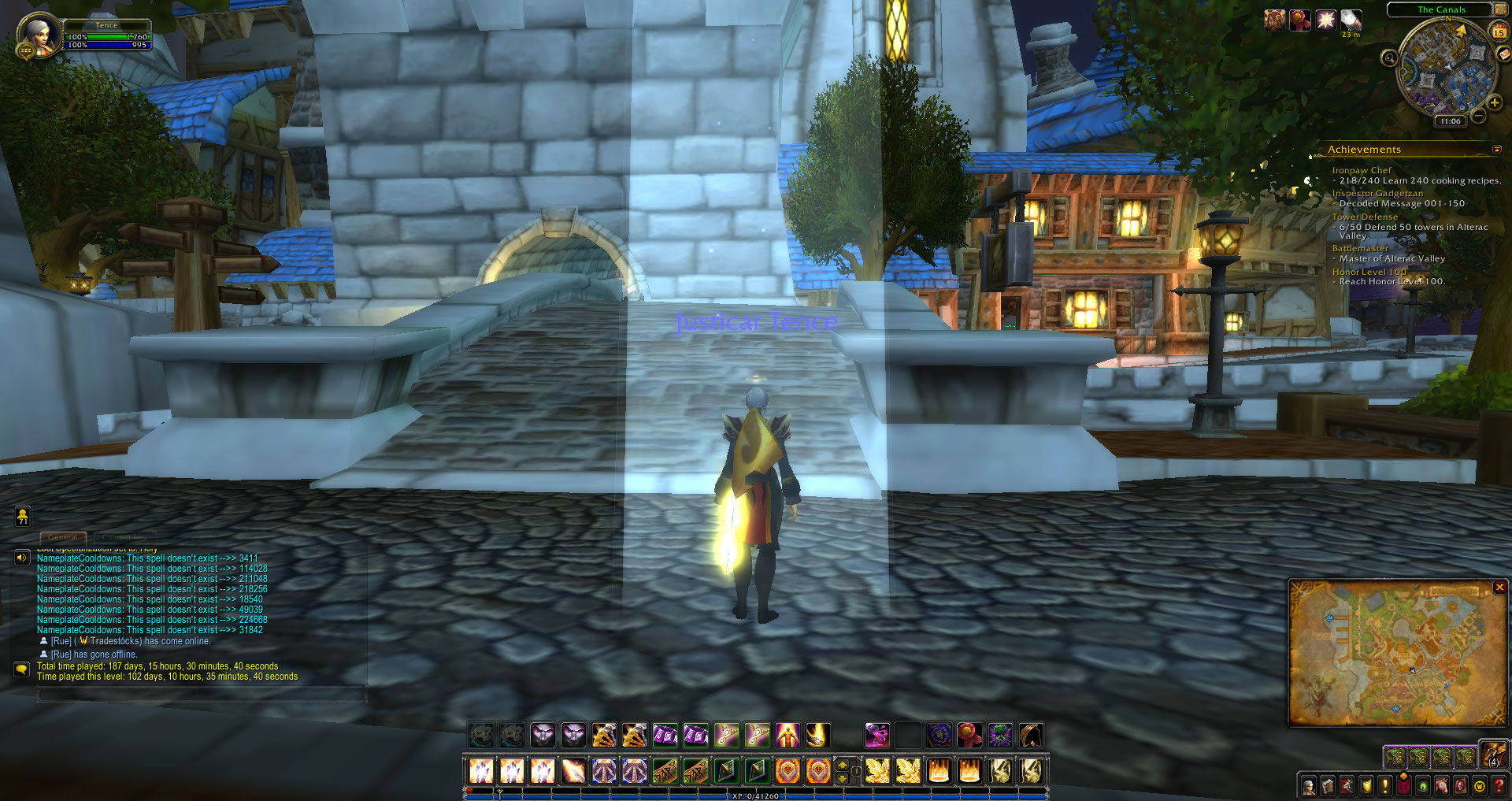This screenshot has height=801, width=1512.
Task: Open the chat speech bubble menu
Action: tap(22, 669)
